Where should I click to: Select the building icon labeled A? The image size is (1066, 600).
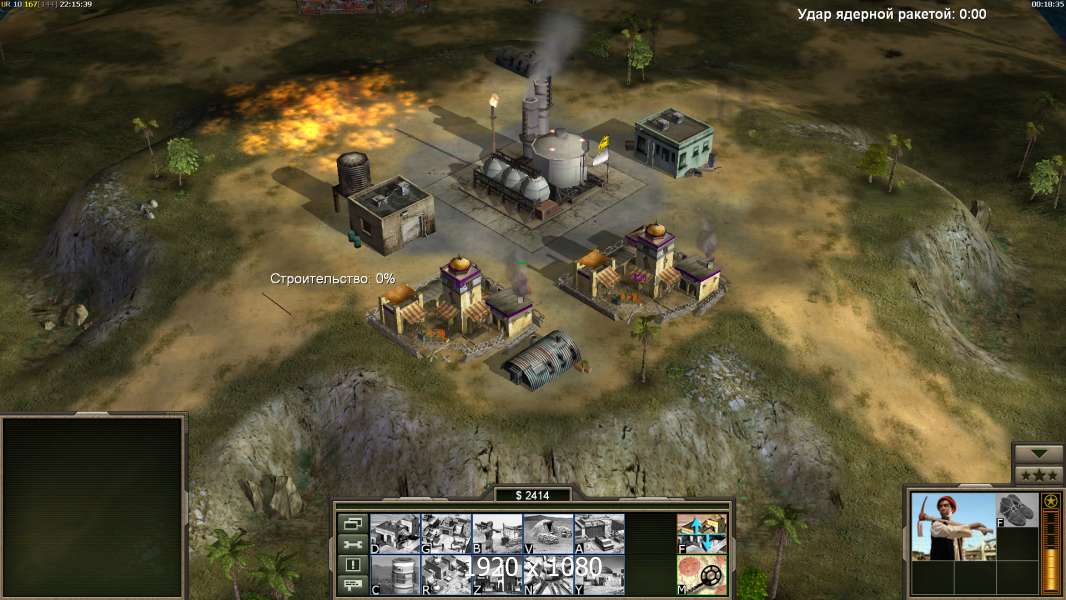[599, 534]
